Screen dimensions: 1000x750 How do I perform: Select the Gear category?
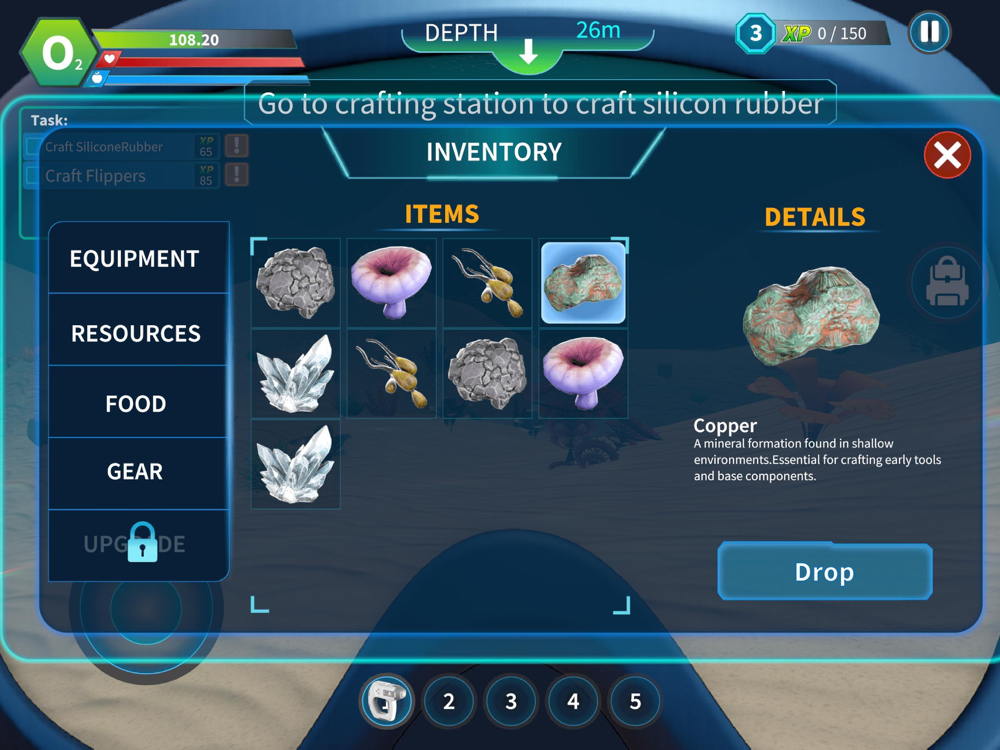[x=135, y=471]
